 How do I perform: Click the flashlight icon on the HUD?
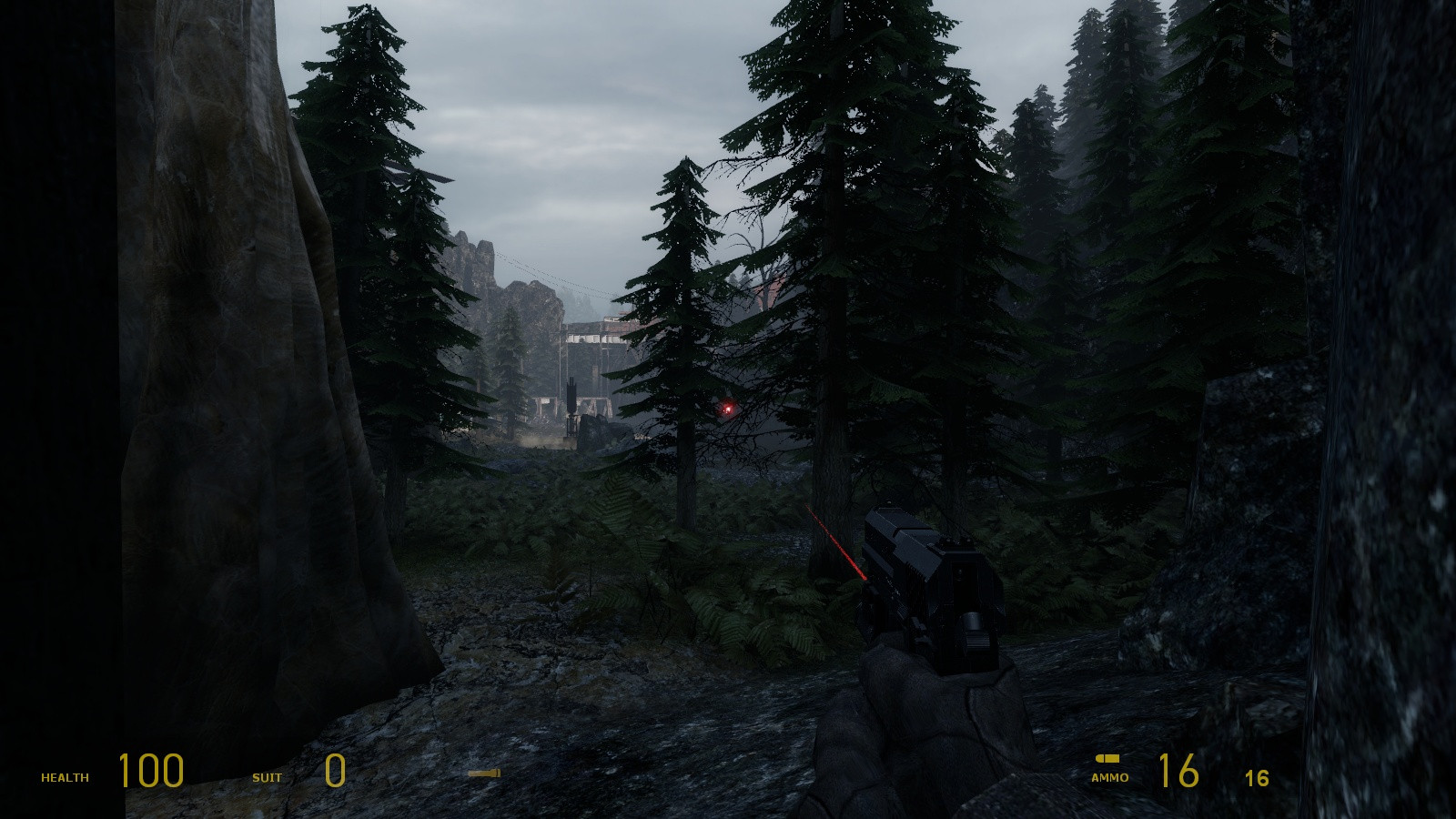484,773
